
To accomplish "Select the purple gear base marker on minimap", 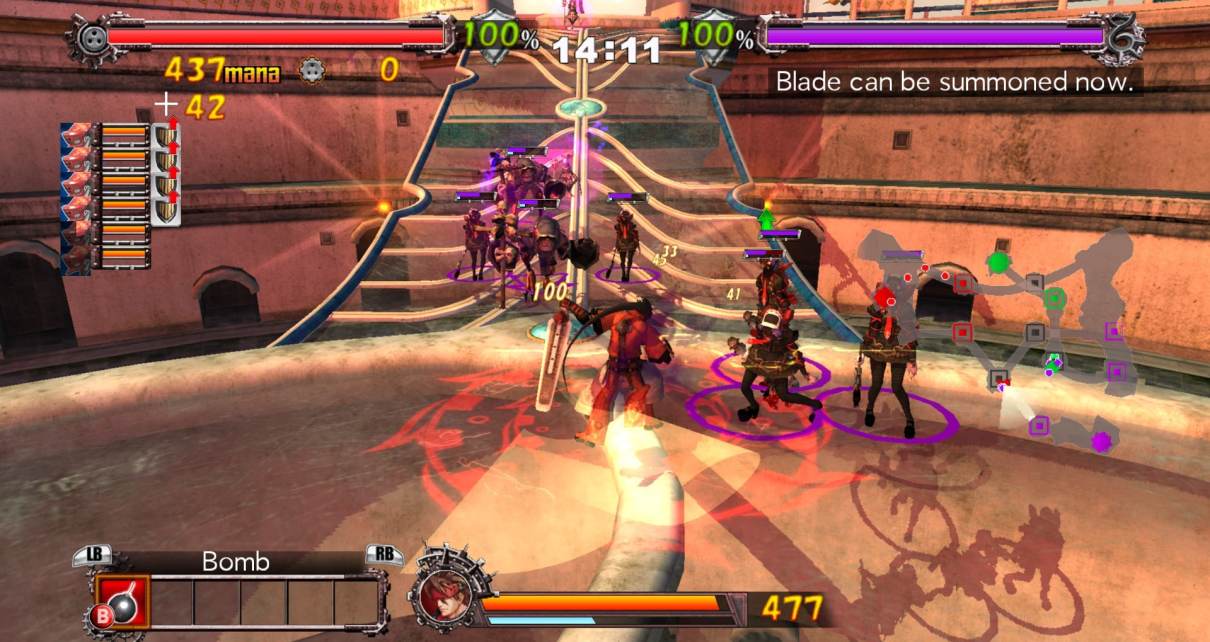I will click(1101, 441).
